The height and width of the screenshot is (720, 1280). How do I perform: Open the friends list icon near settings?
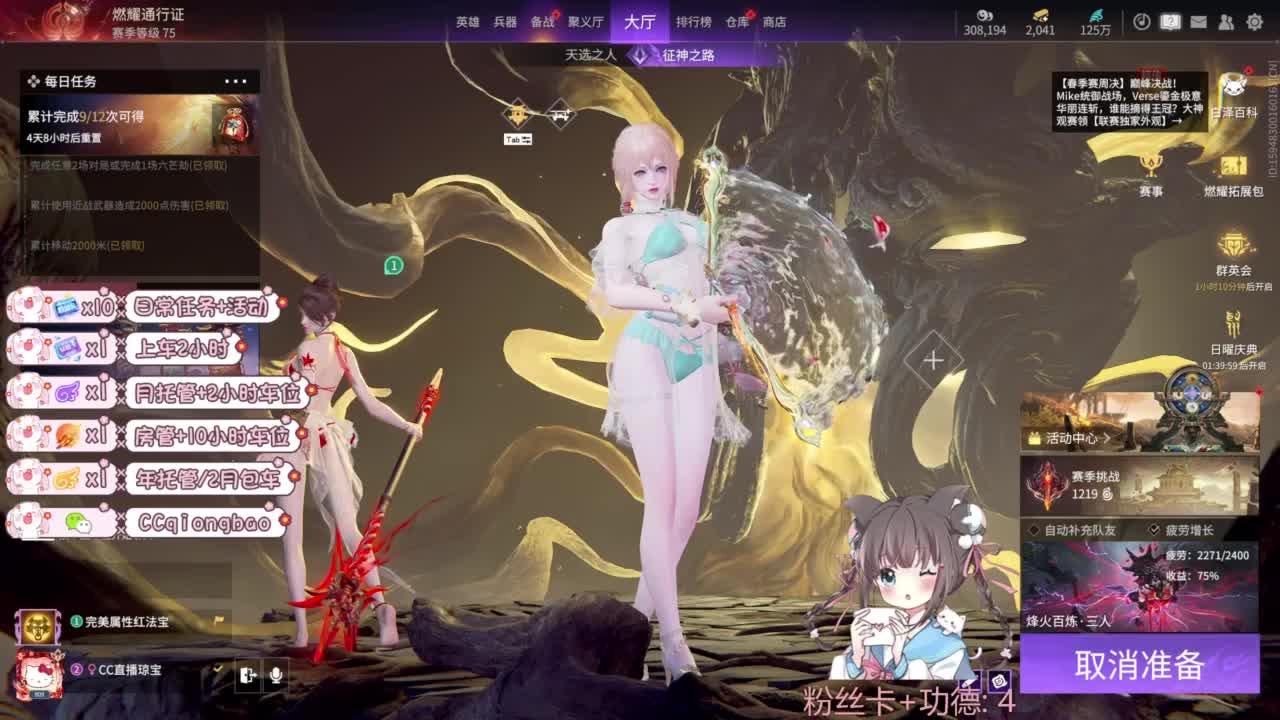[x=1227, y=21]
